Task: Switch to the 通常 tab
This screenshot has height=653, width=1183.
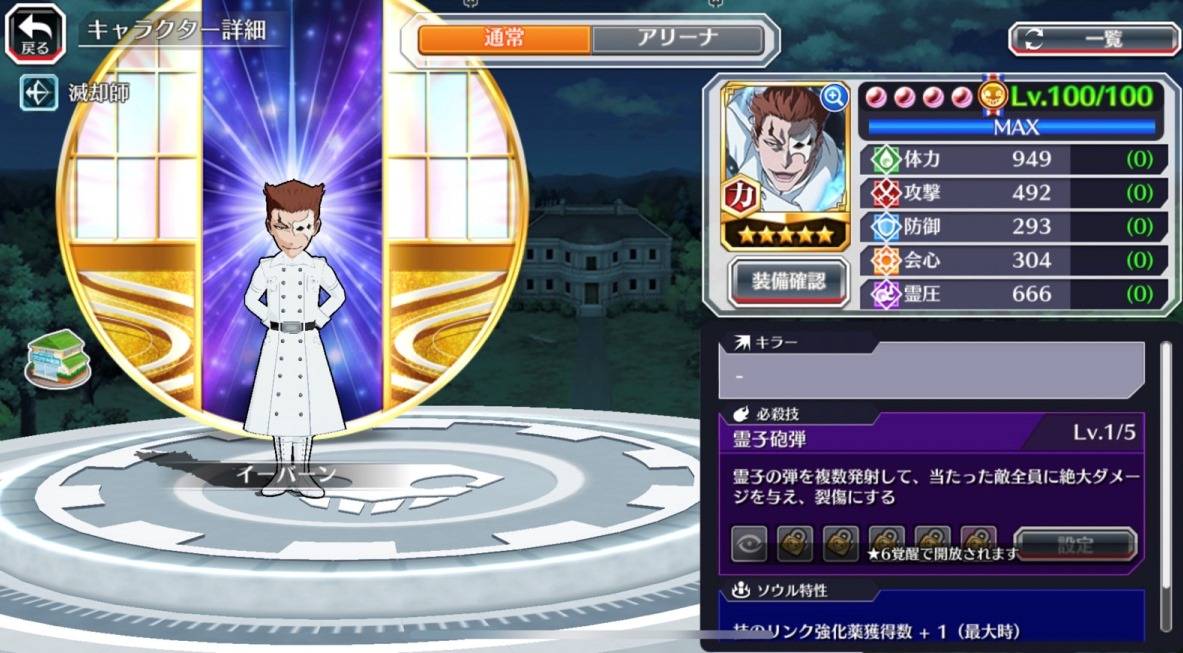Action: tap(504, 39)
